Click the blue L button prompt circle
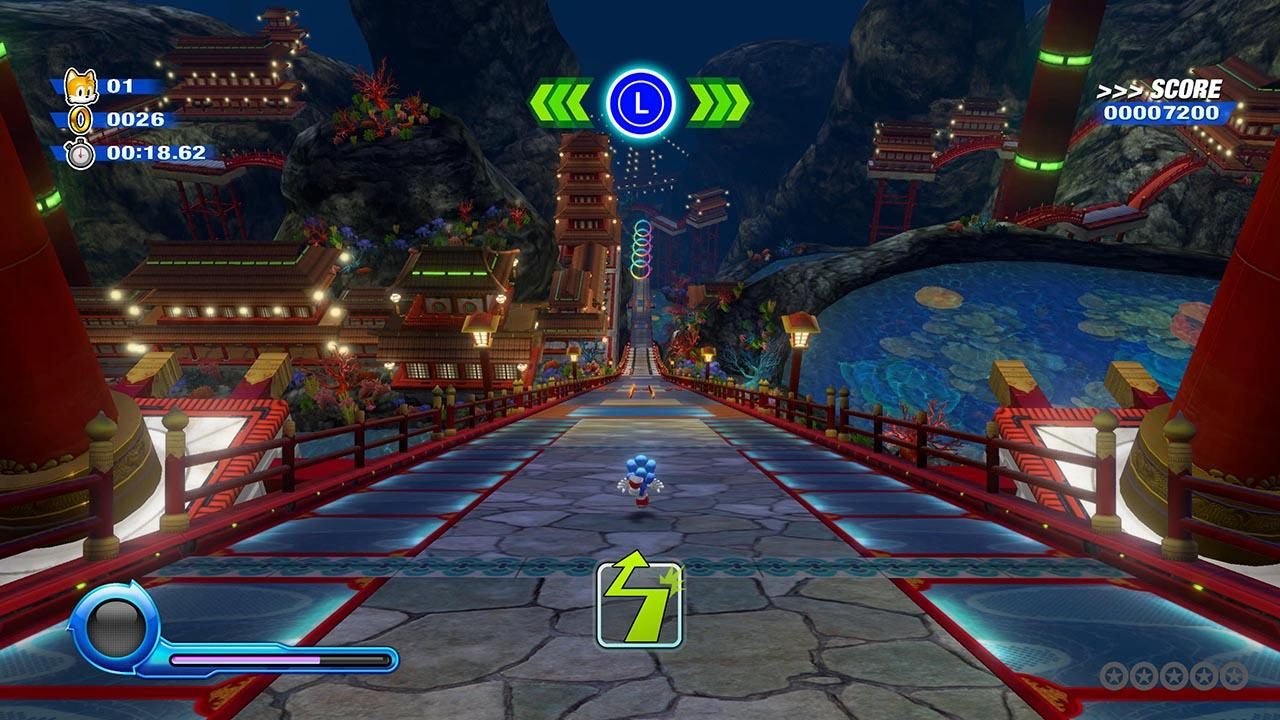 tap(640, 100)
